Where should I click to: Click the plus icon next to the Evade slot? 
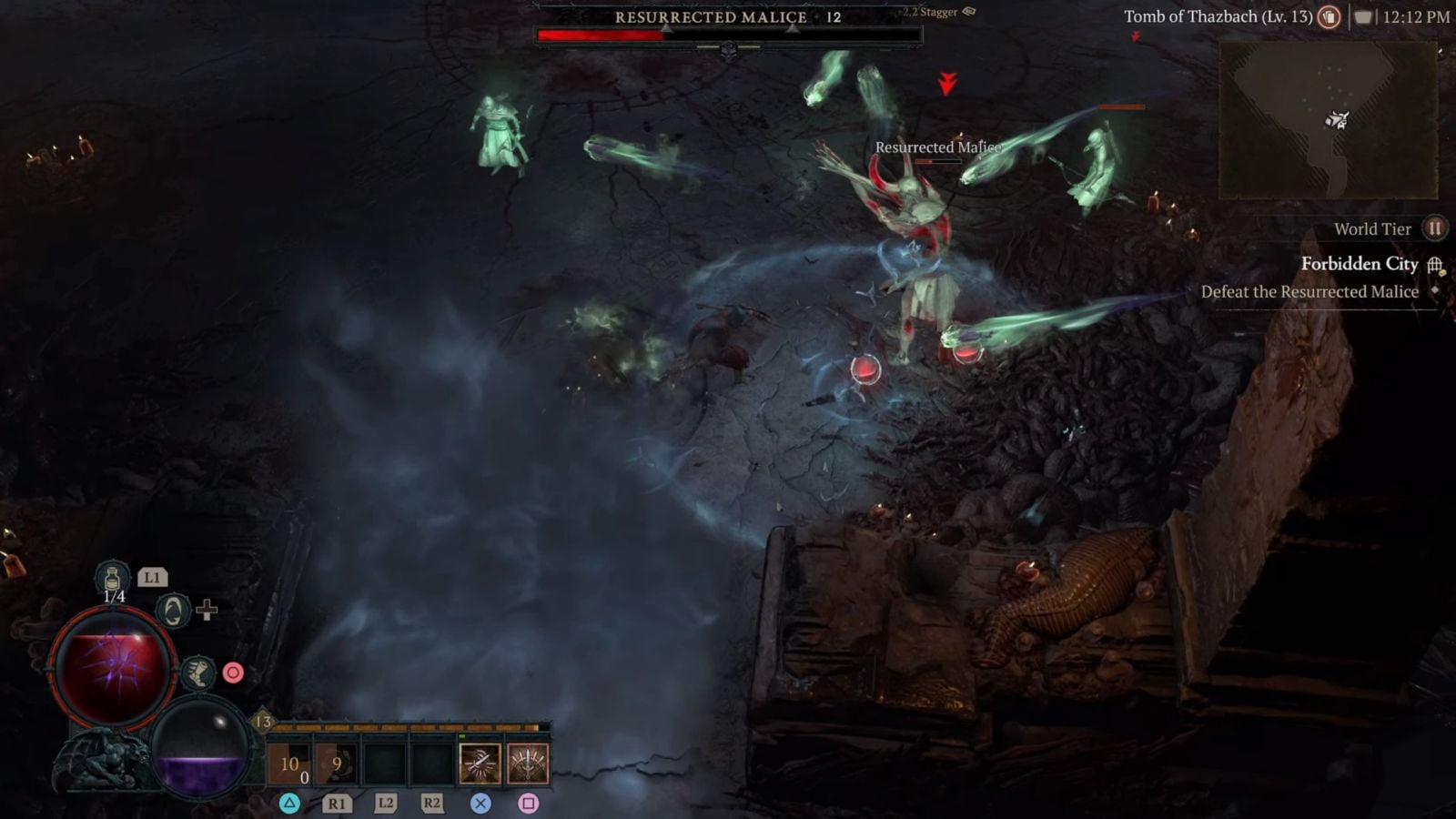click(207, 612)
